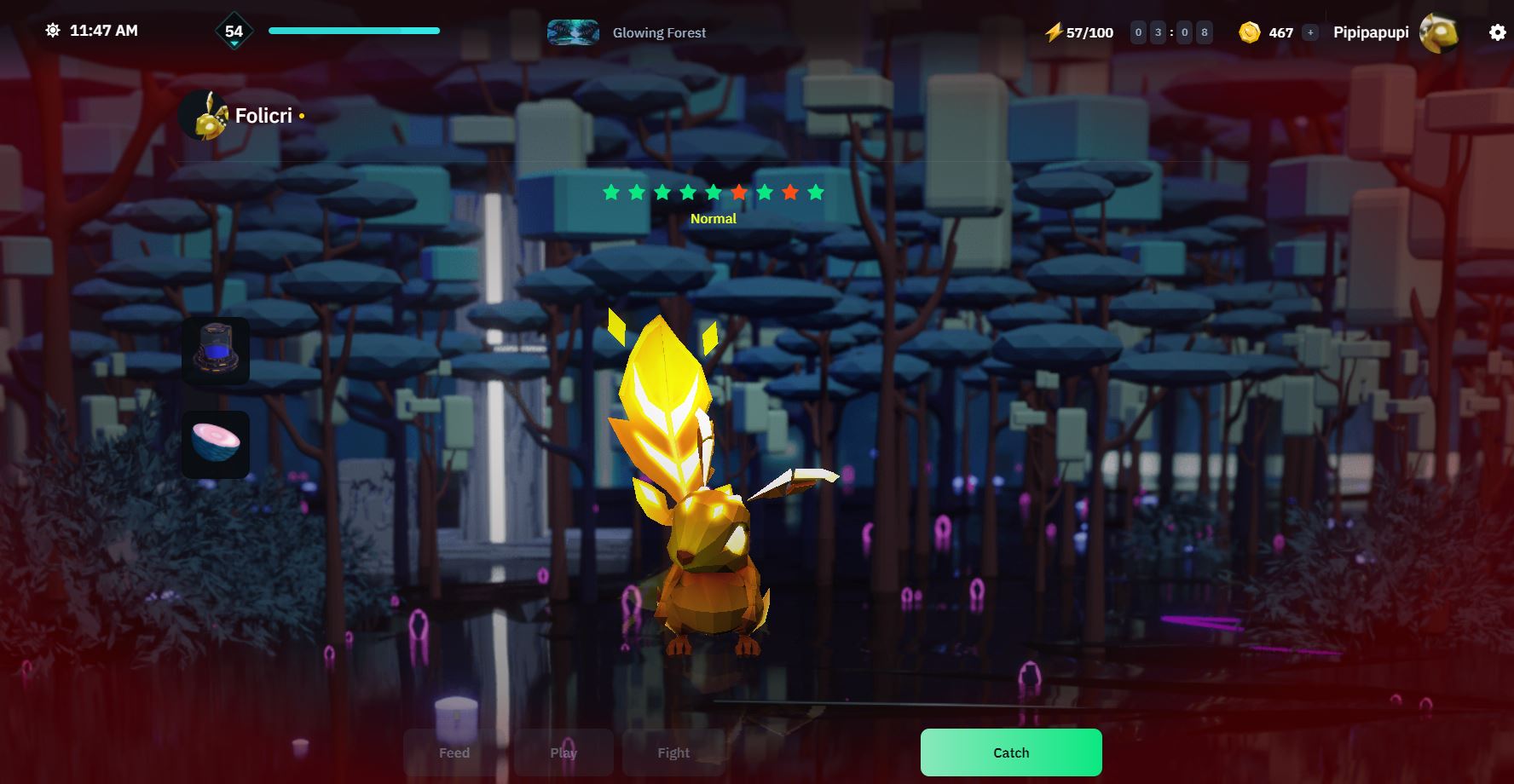Click the green Catch button
This screenshot has height=784, width=1514.
1011,752
